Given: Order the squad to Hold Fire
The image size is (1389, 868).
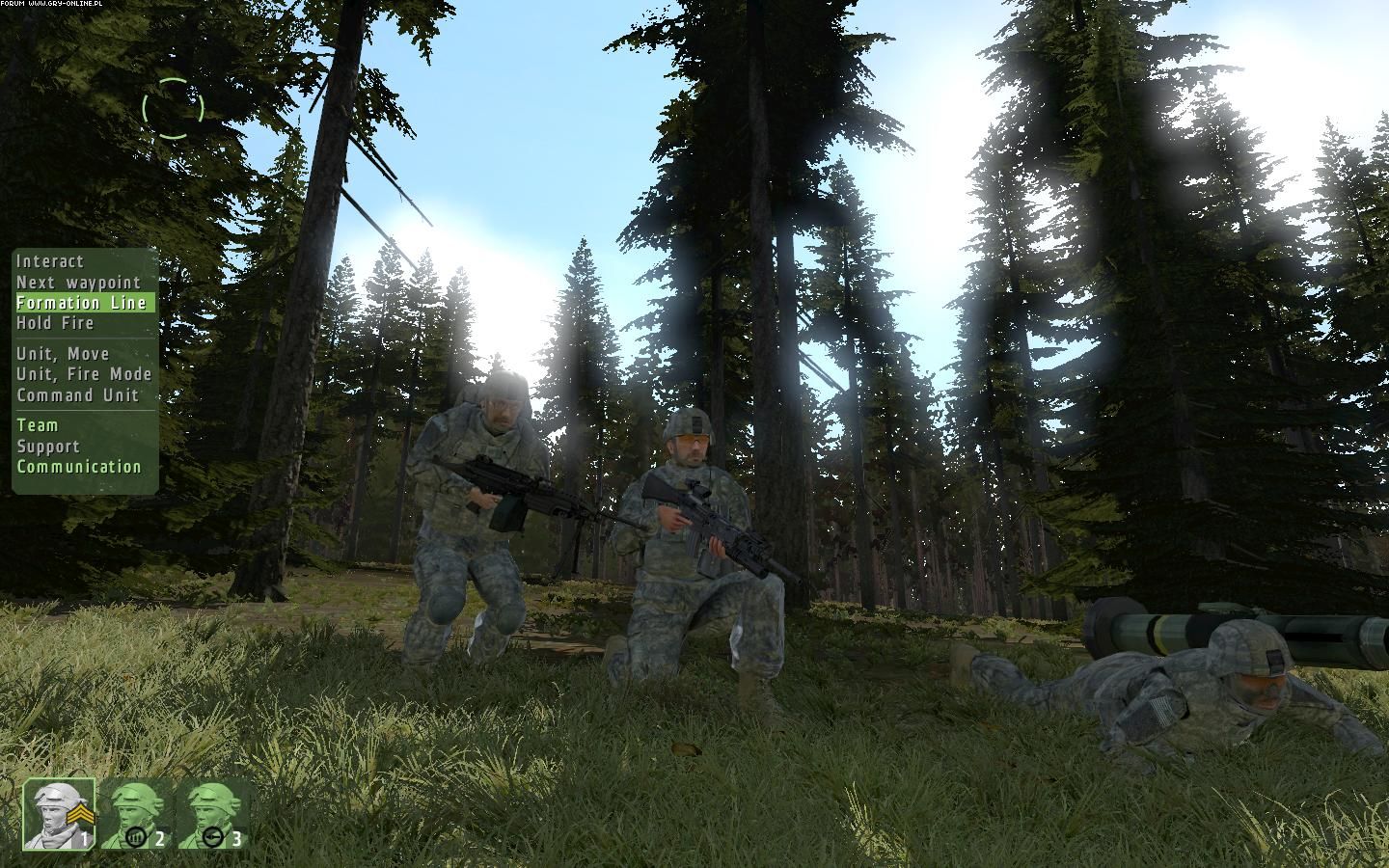Looking at the screenshot, I should 55,323.
